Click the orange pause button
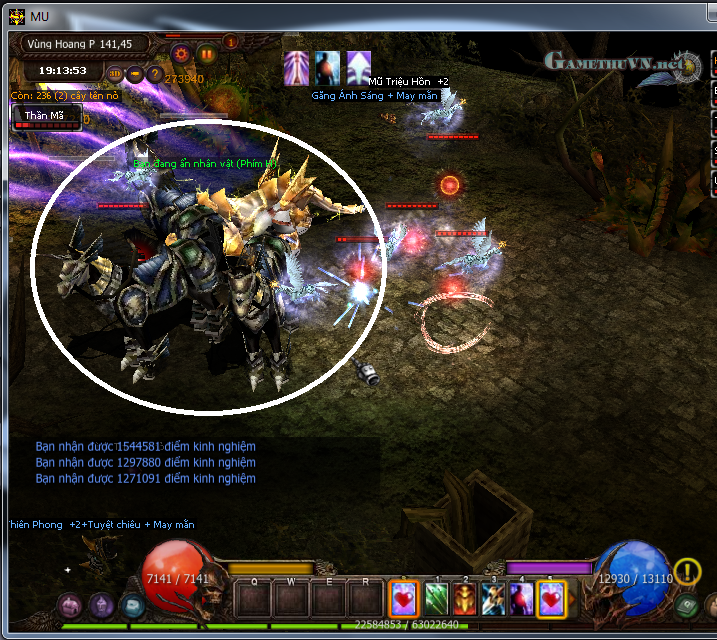Viewport: 717px width, 640px height. click(x=207, y=53)
